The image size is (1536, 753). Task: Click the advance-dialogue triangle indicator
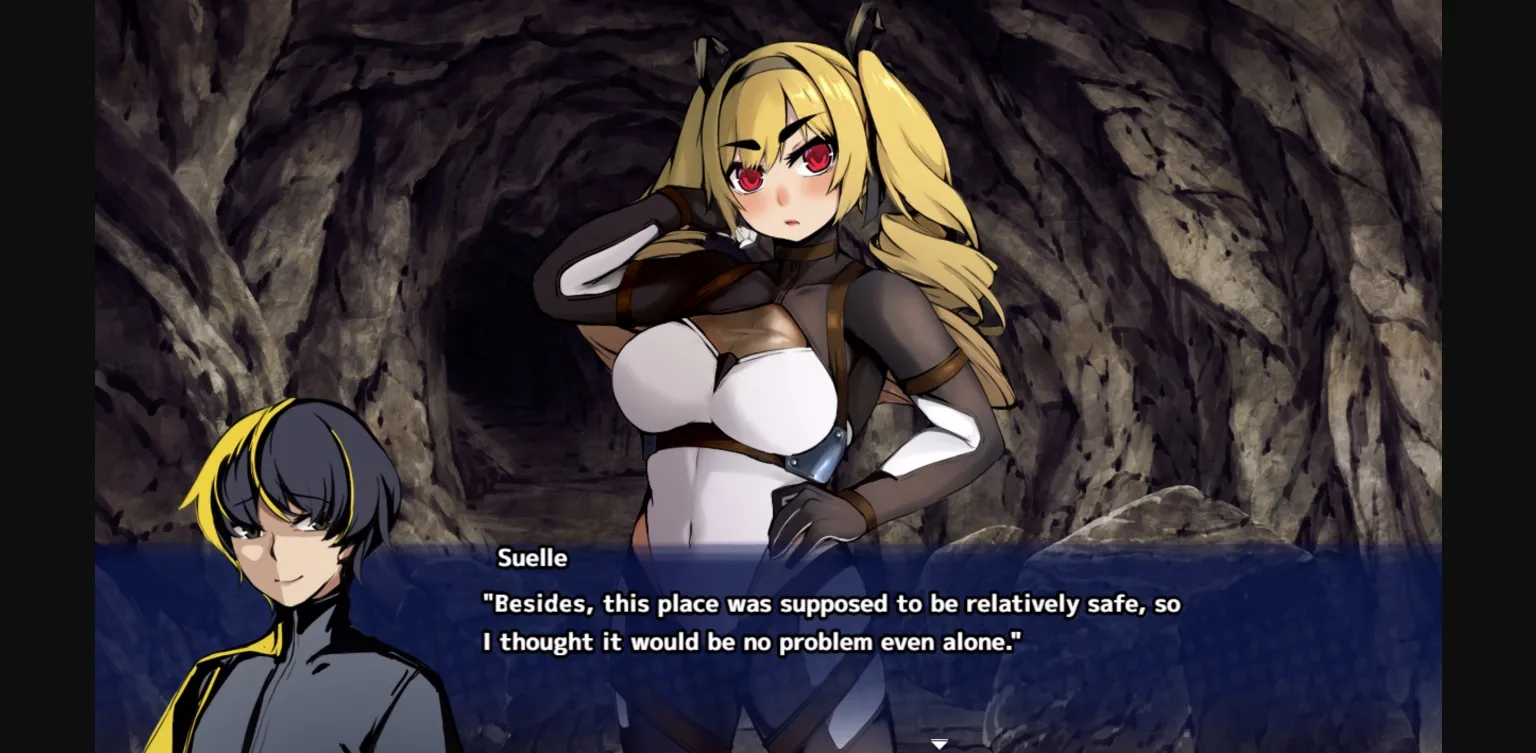click(937, 743)
